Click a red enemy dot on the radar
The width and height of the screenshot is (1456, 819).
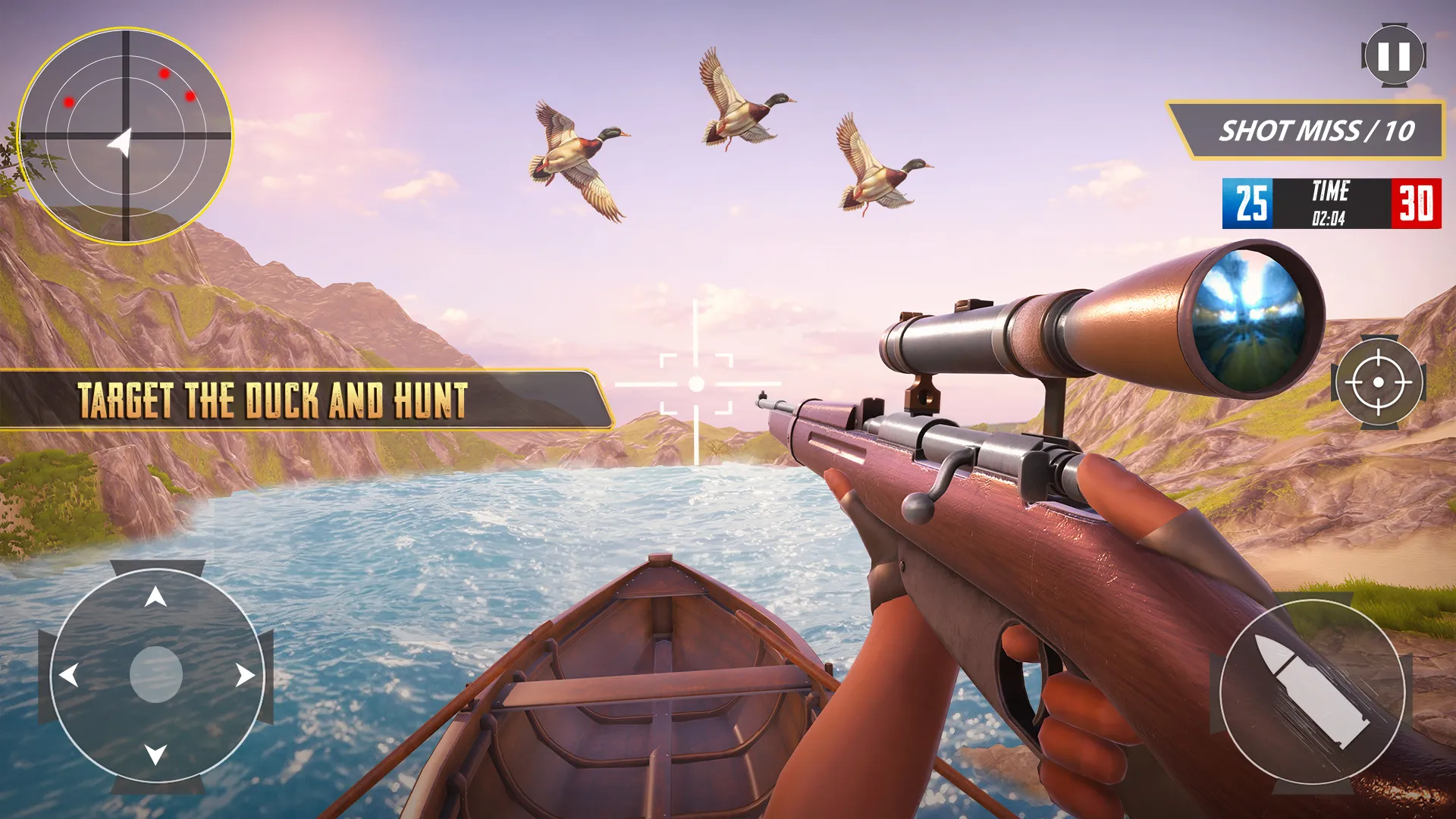point(163,74)
